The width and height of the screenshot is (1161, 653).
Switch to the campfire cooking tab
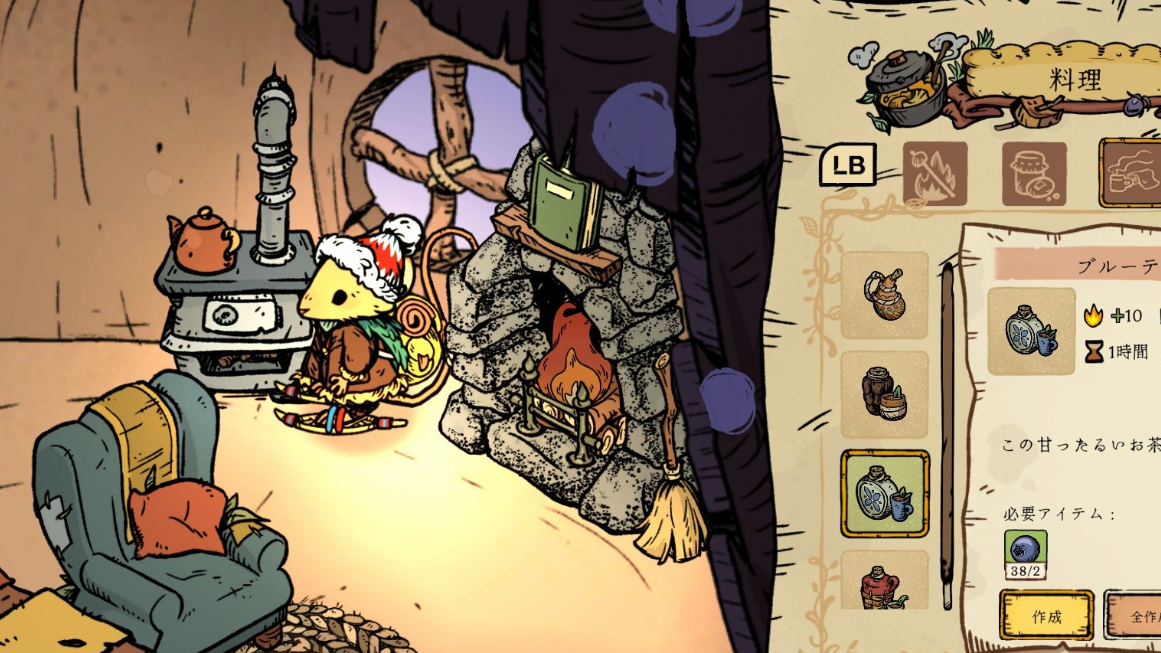pos(935,173)
